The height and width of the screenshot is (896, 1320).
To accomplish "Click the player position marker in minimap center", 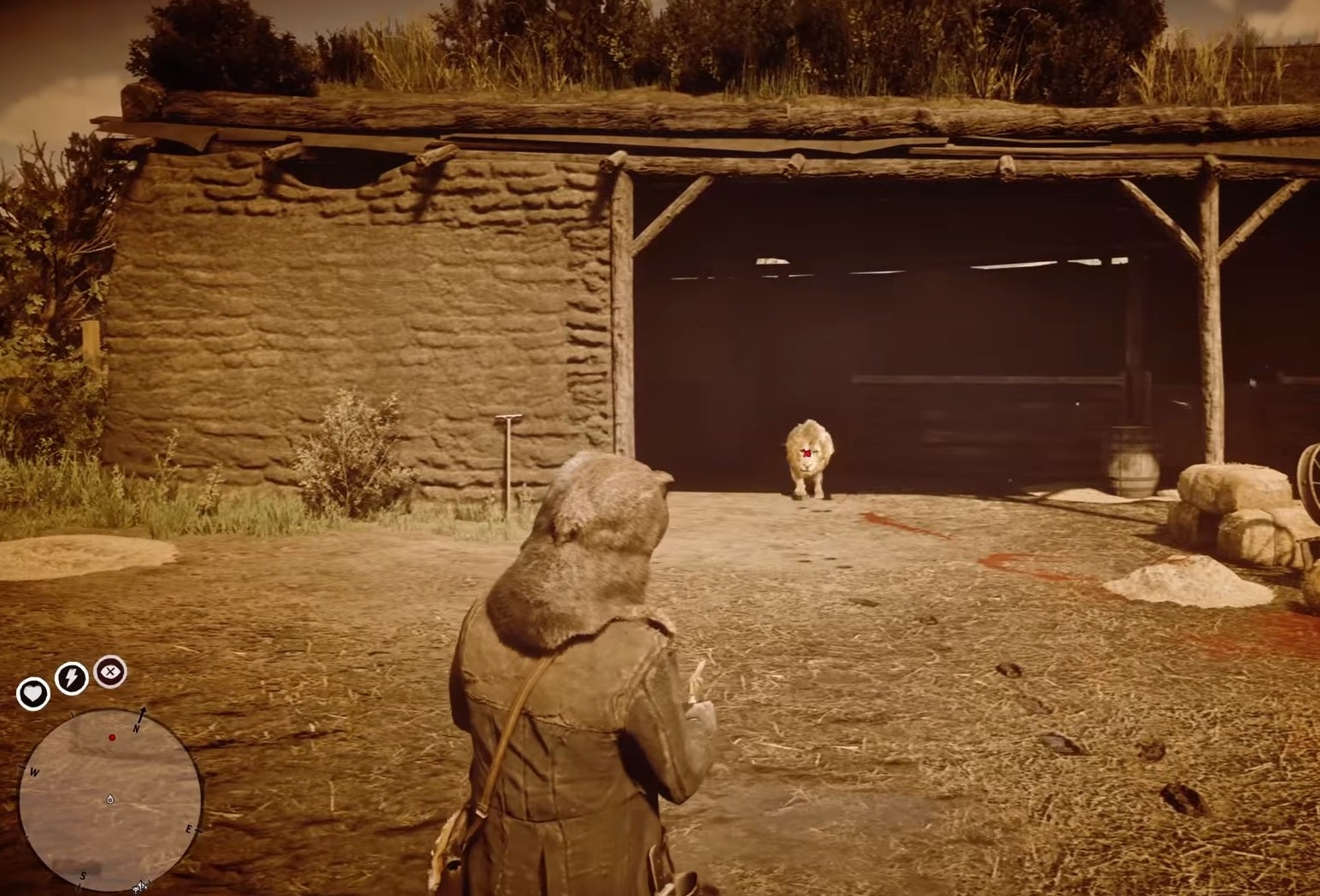I will 109,799.
